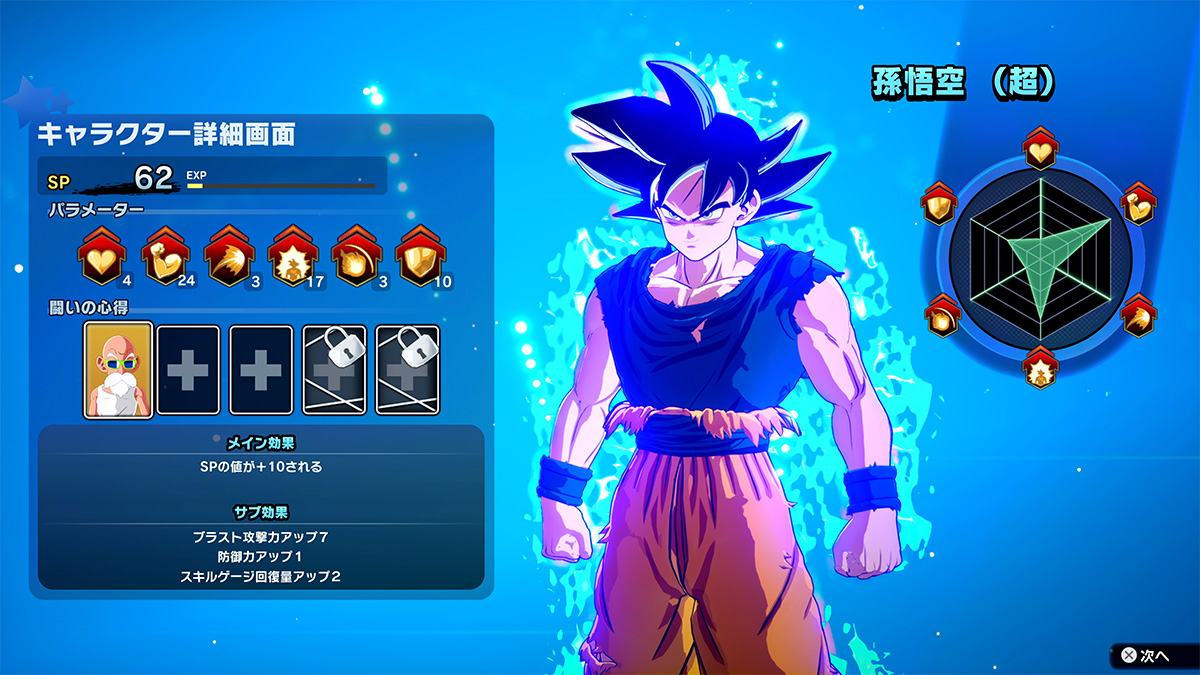Select the aura figure parameter showing 17
The image size is (1200, 675).
pos(292,259)
